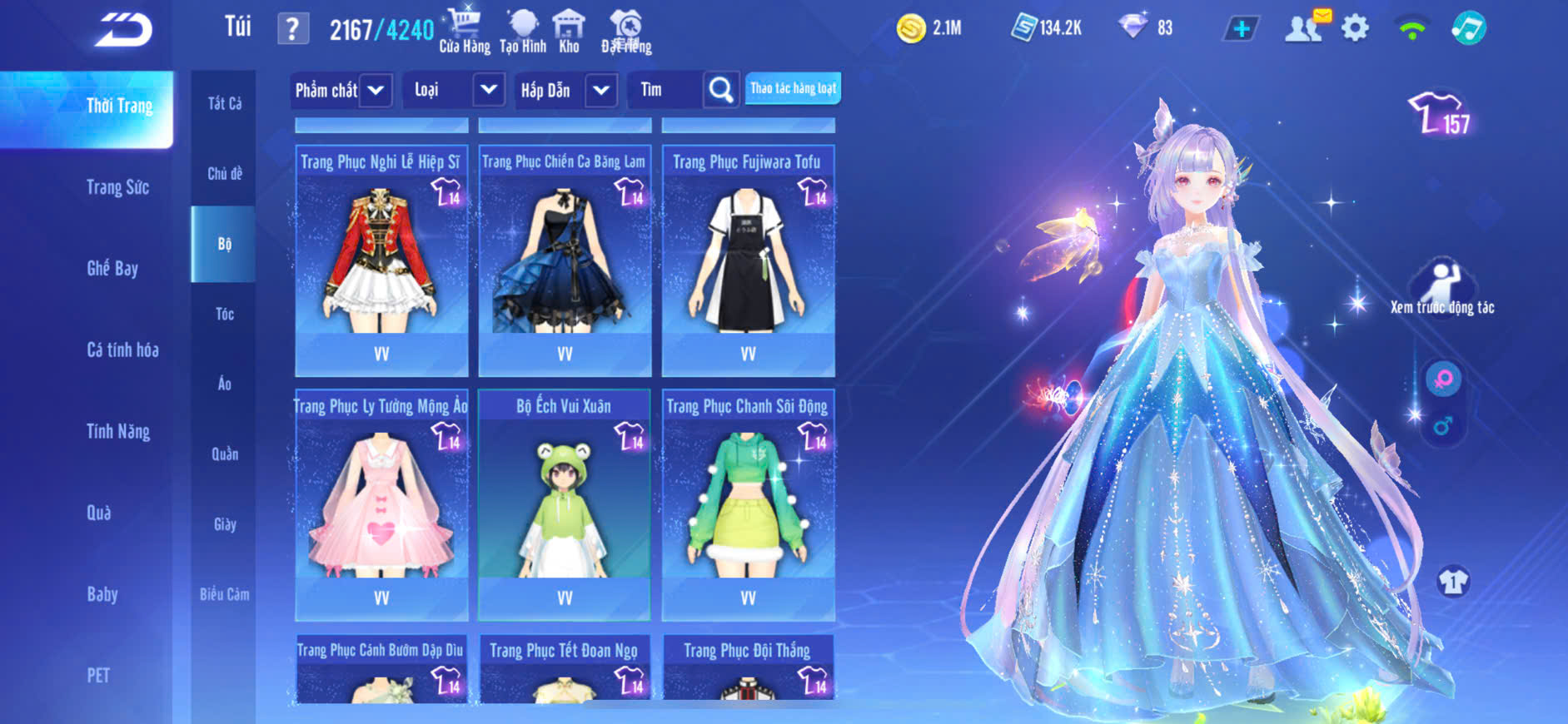1568x724 pixels.
Task: Open the gear settings icon
Action: [1355, 29]
